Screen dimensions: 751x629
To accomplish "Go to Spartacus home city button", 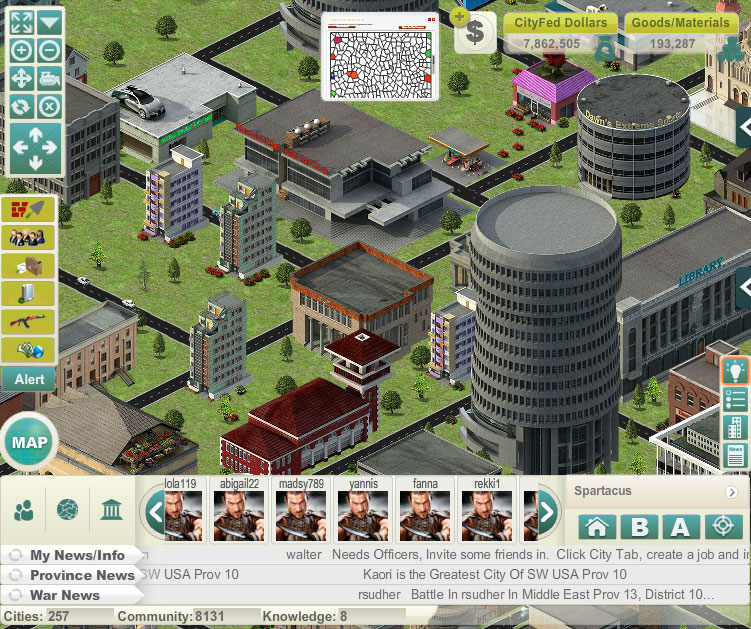I will 597,527.
